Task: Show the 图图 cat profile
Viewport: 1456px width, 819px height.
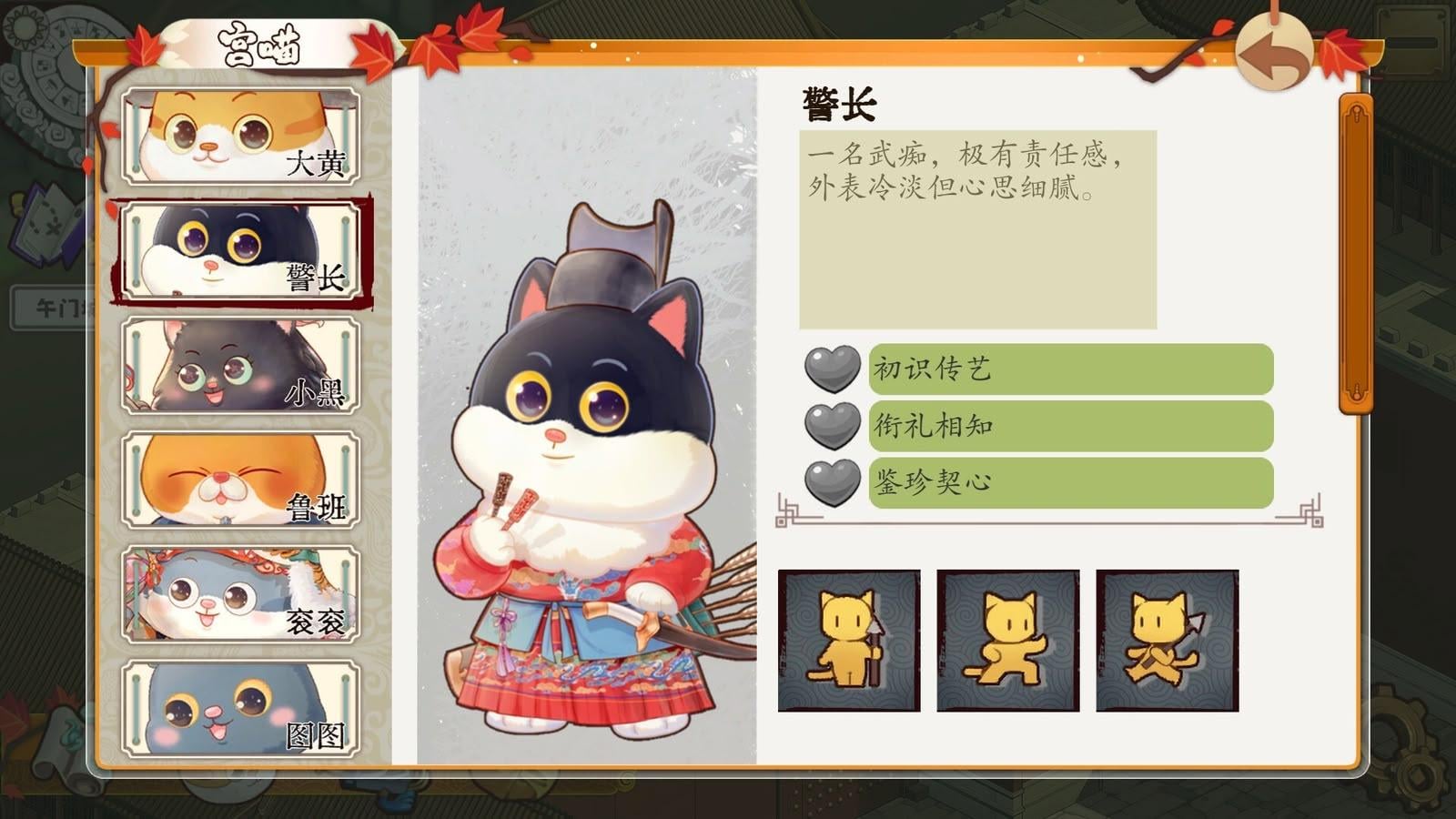Action: [241, 710]
